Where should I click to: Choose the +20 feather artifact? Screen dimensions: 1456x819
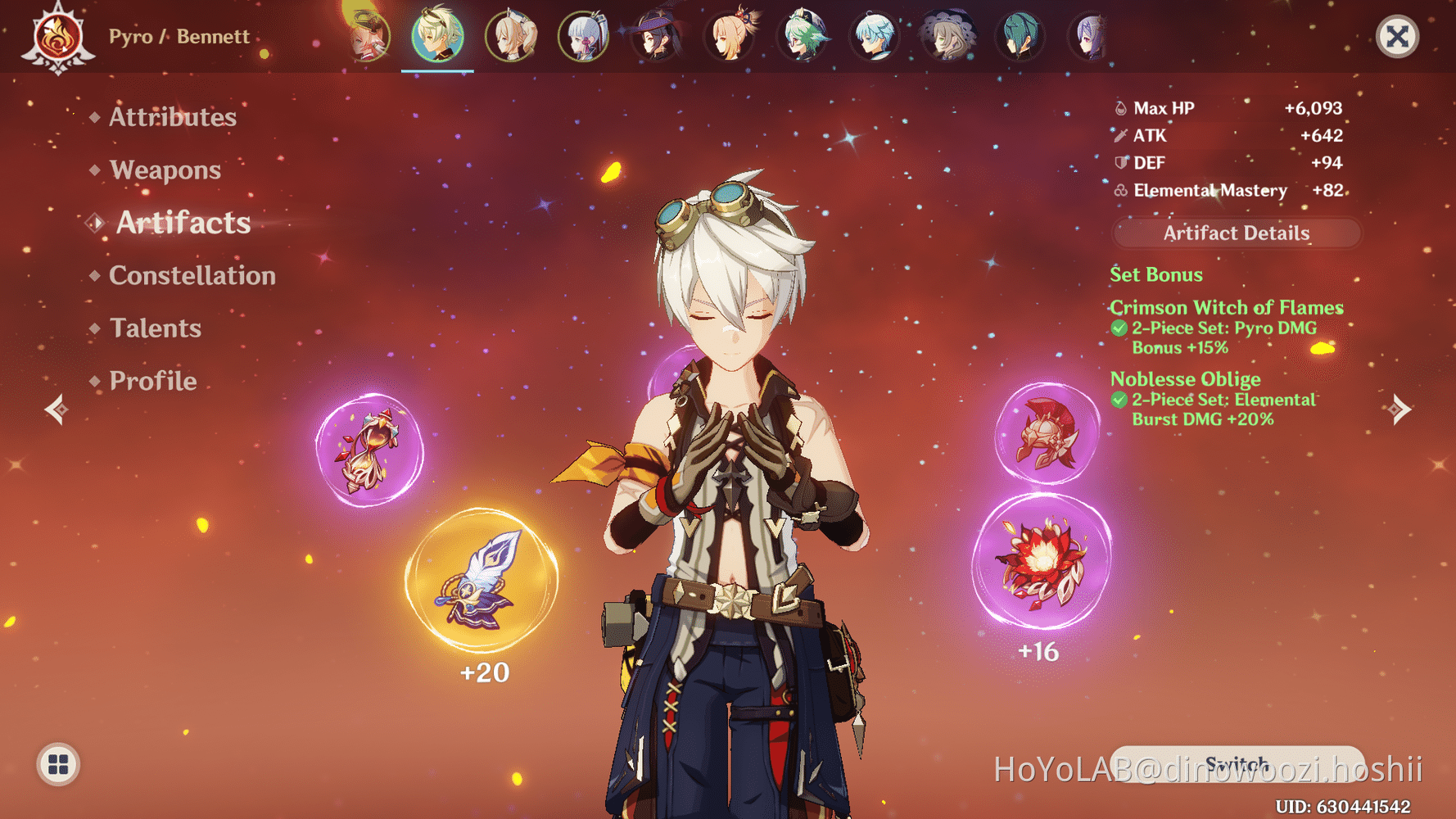(x=482, y=581)
